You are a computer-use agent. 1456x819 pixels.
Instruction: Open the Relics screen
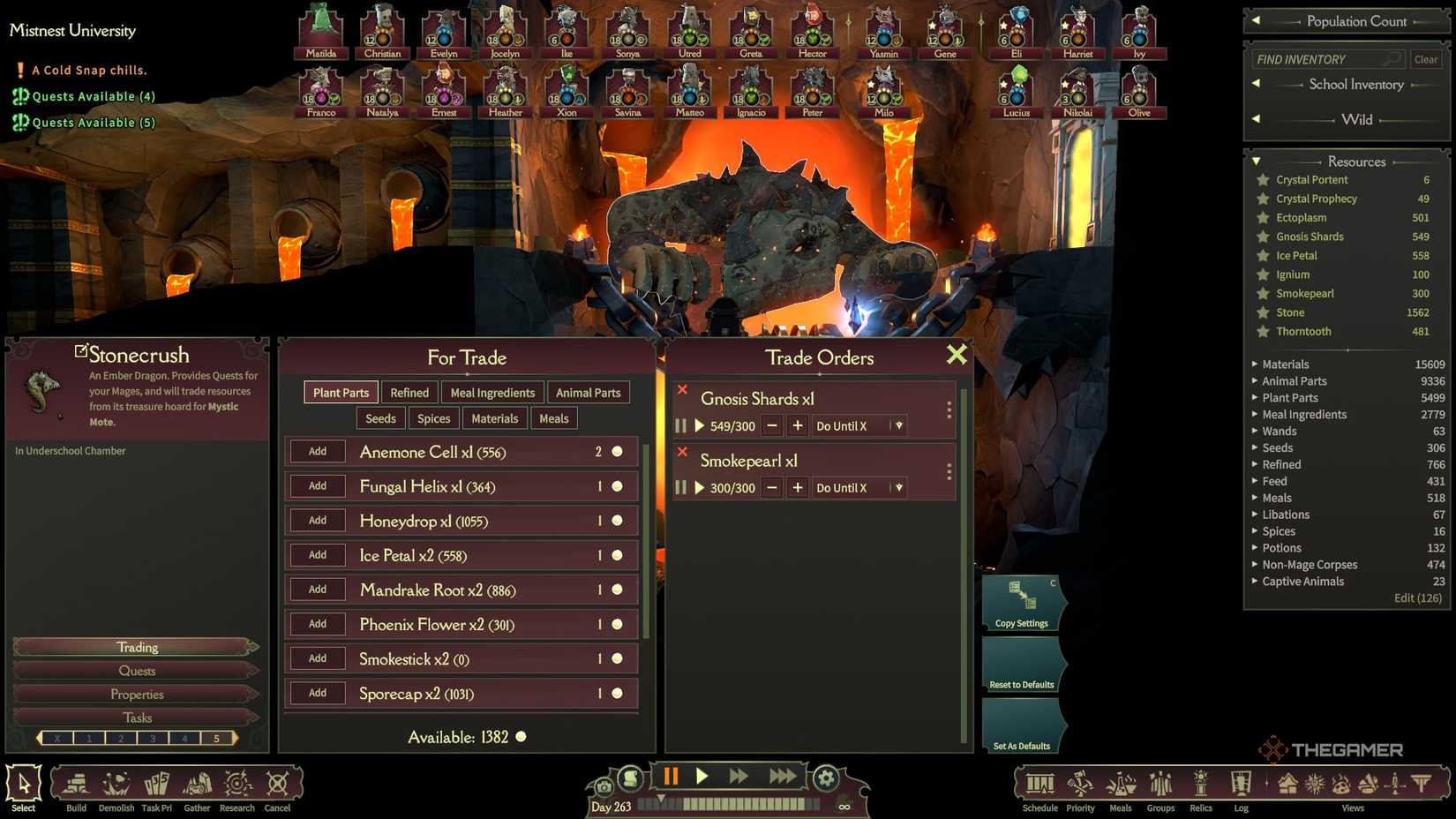(x=1200, y=784)
